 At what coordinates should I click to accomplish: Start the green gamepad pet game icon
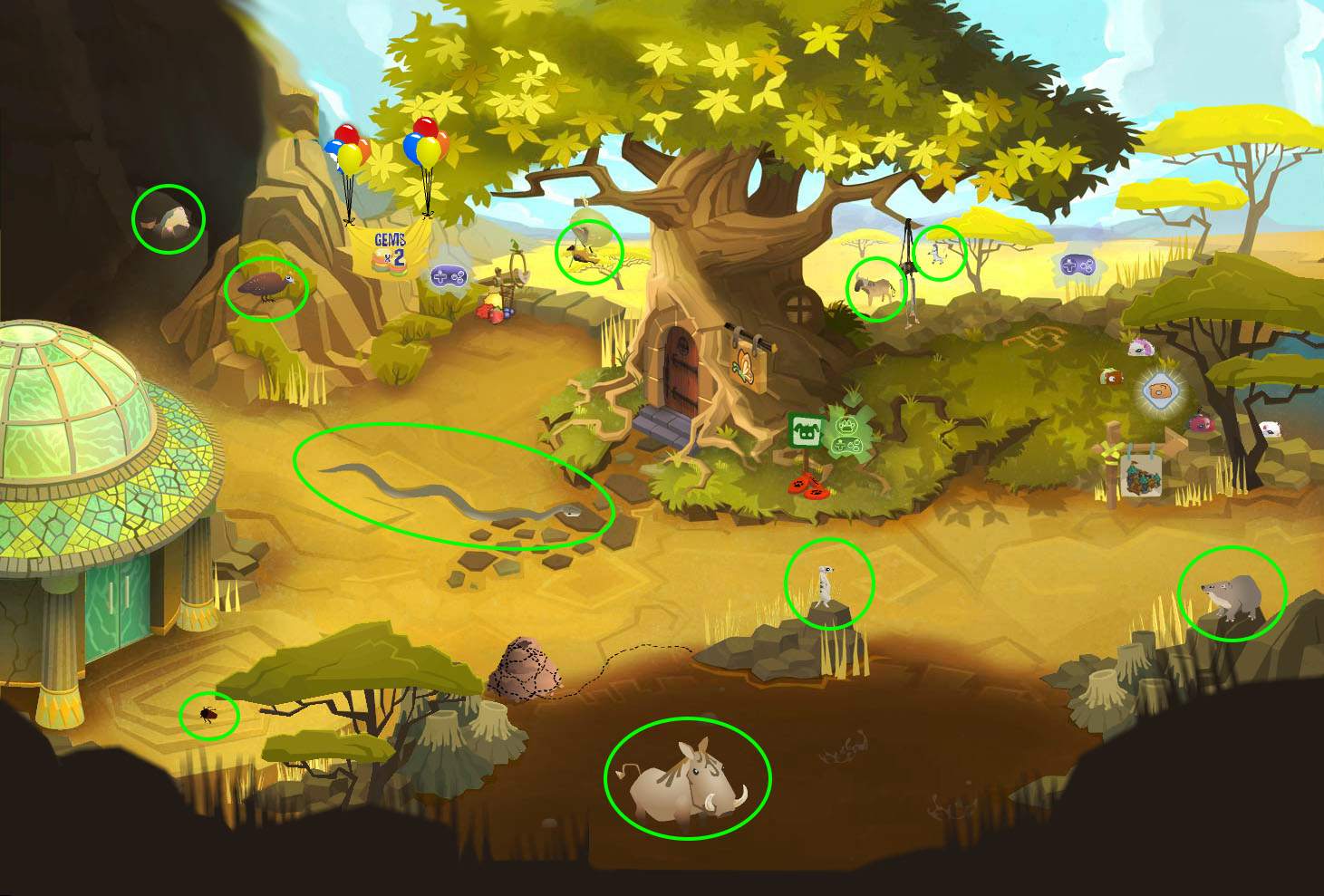click(x=847, y=445)
